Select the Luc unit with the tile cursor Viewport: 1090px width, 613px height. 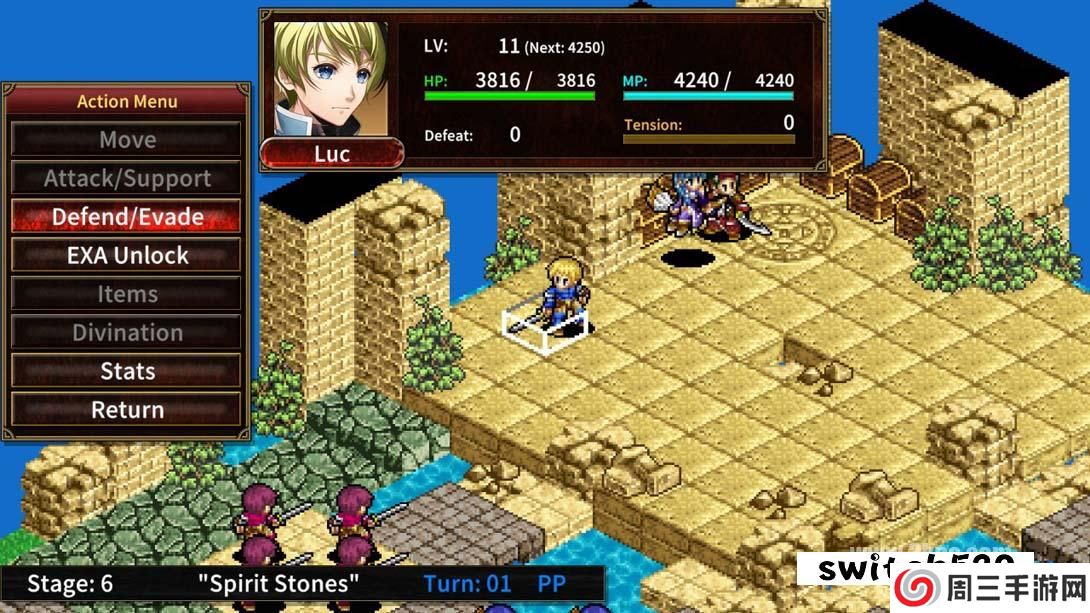(561, 298)
